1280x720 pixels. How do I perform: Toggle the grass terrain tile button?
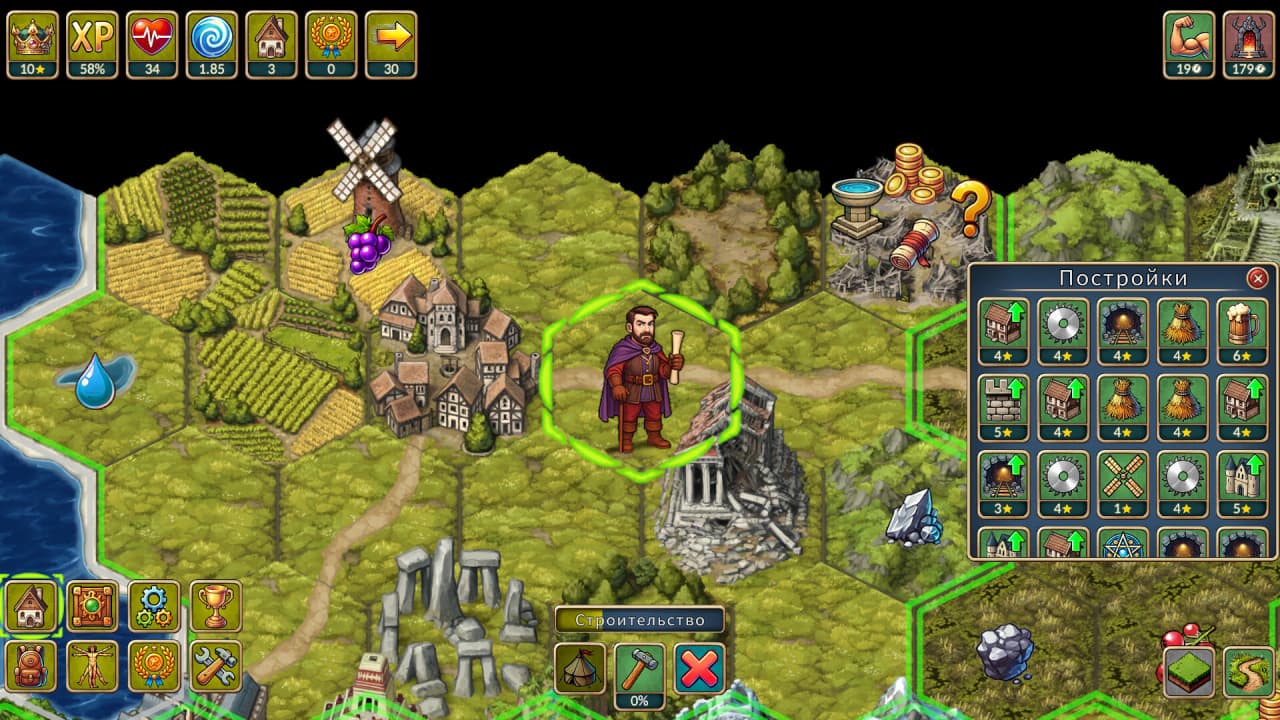pyautogui.click(x=1189, y=672)
